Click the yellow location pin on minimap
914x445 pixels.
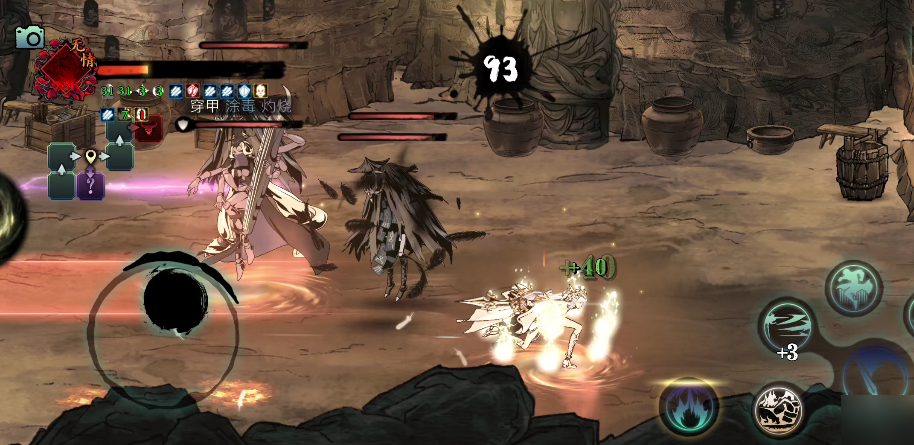91,157
